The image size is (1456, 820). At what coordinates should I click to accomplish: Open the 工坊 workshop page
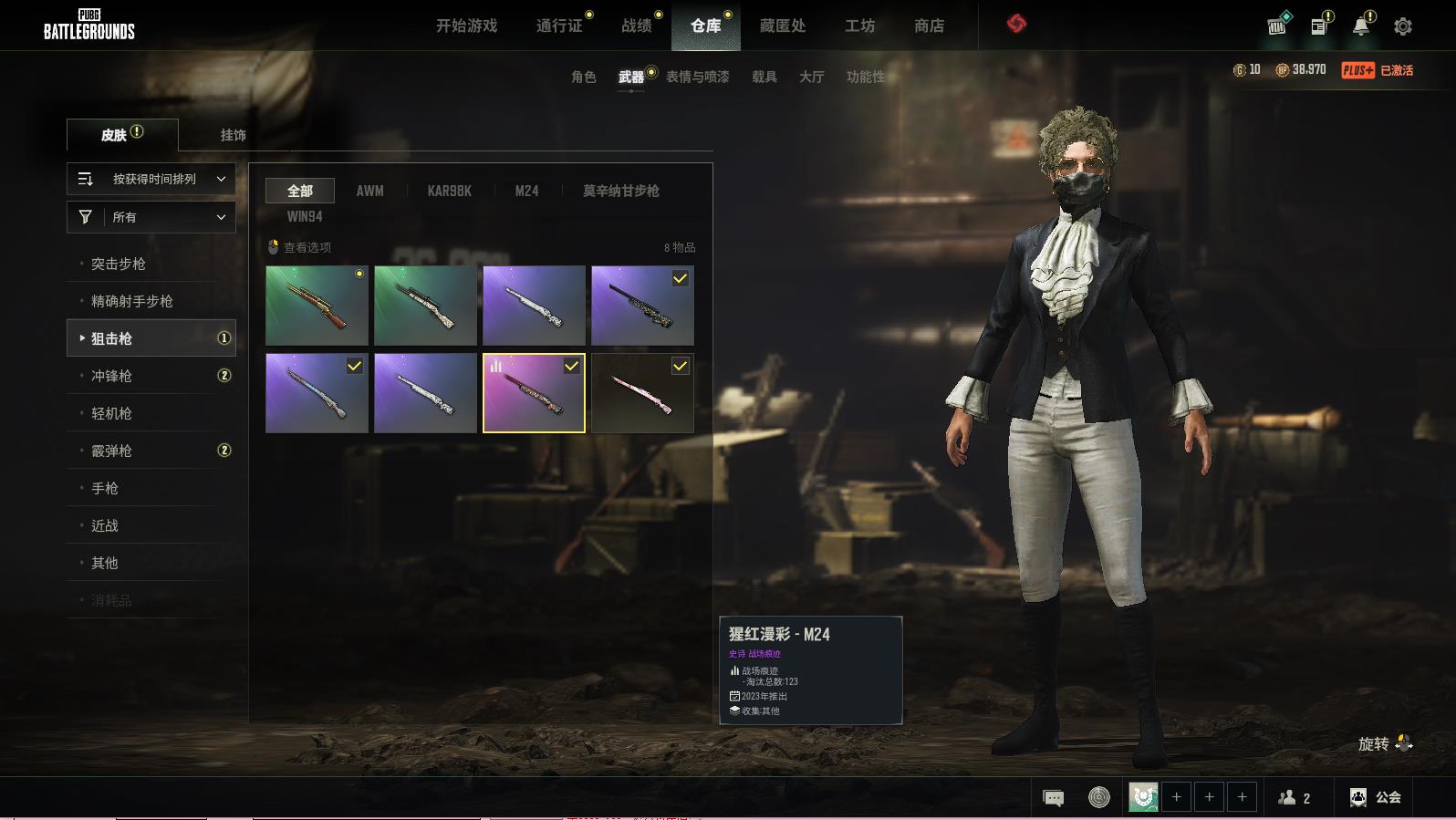(x=859, y=26)
